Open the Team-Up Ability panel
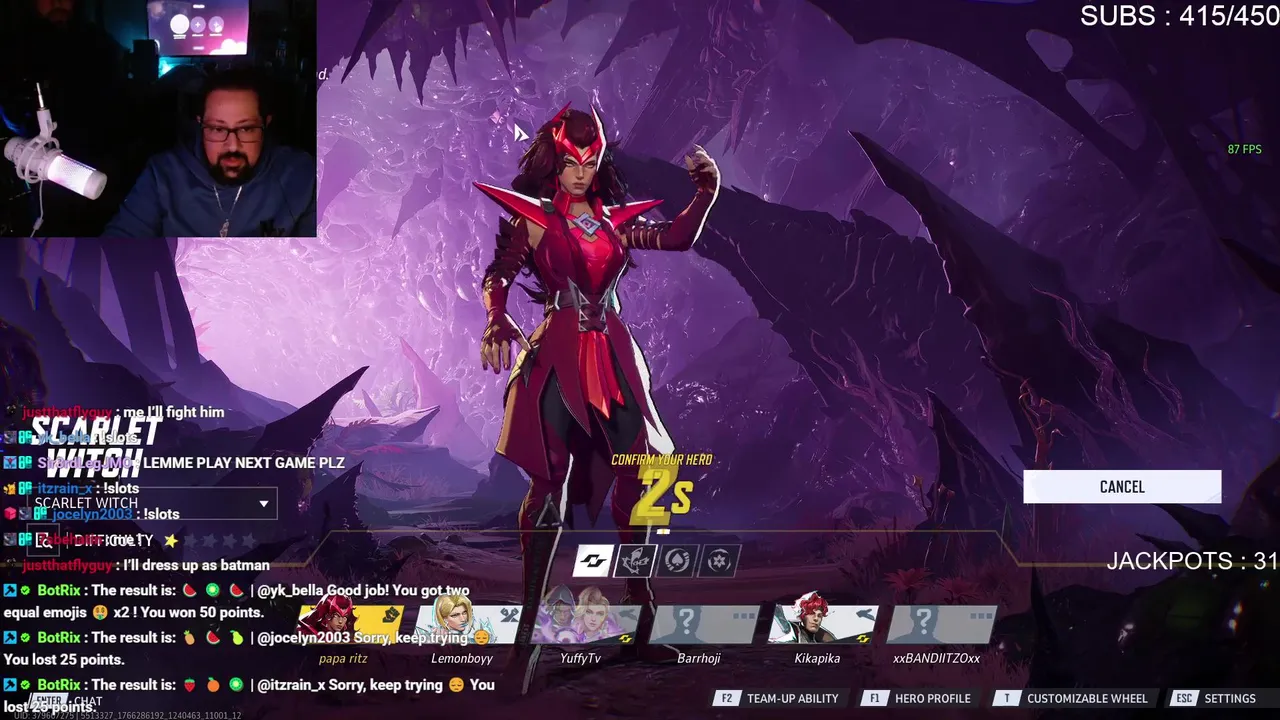The width and height of the screenshot is (1280, 720). pyautogui.click(x=782, y=699)
